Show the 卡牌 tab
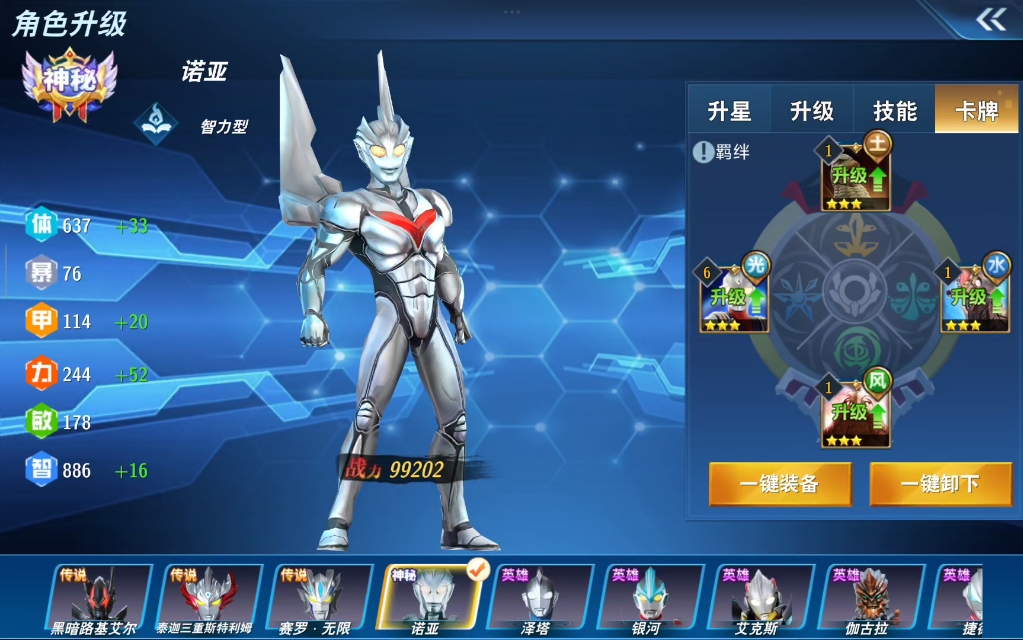The width and height of the screenshot is (1023, 640). click(x=976, y=110)
